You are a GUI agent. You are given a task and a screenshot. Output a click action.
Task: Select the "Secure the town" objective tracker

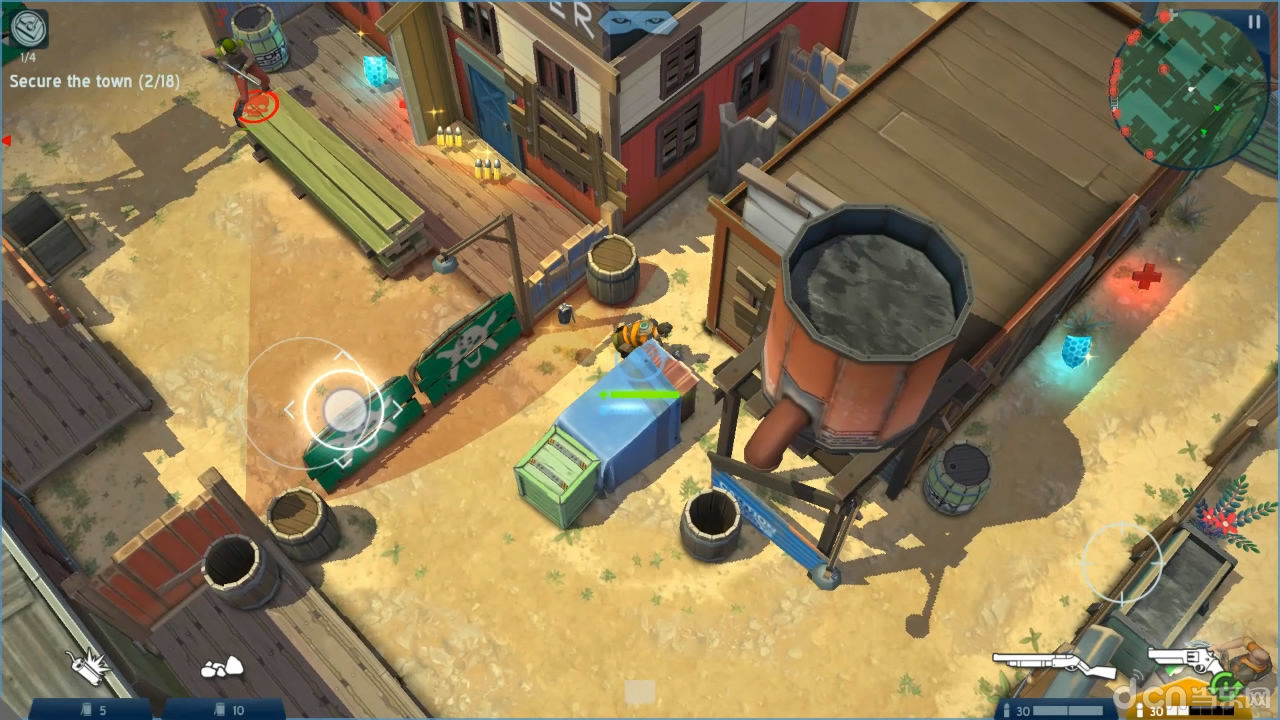tap(95, 81)
